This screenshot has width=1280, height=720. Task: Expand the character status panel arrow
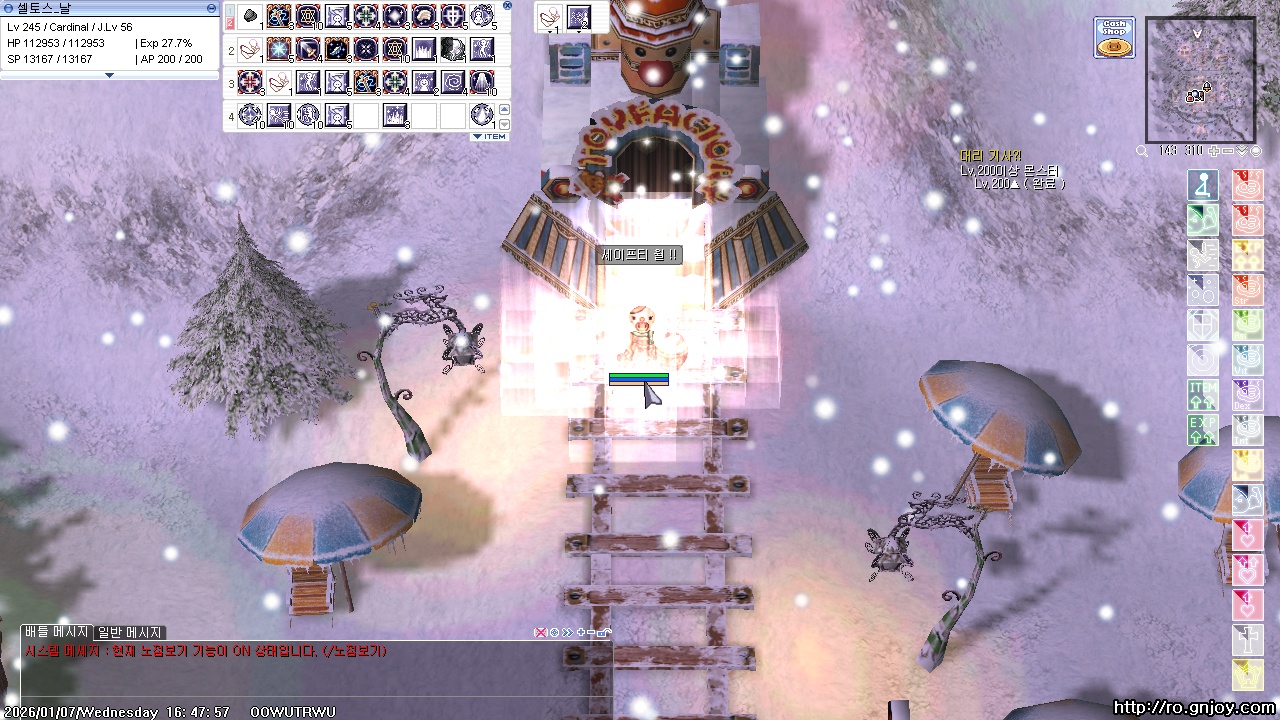click(110, 75)
